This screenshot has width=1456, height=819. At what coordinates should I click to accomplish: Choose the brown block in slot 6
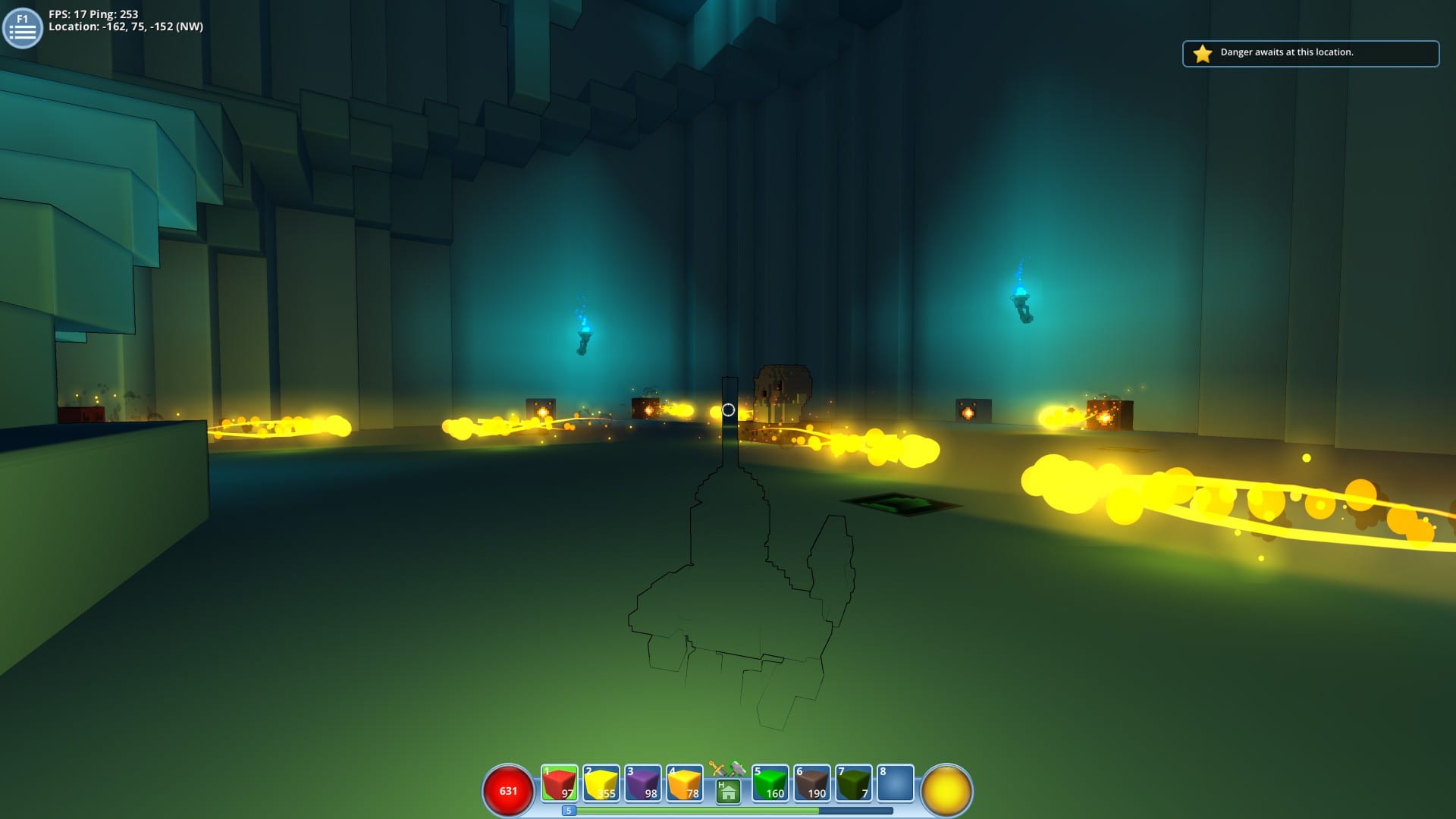tap(811, 783)
